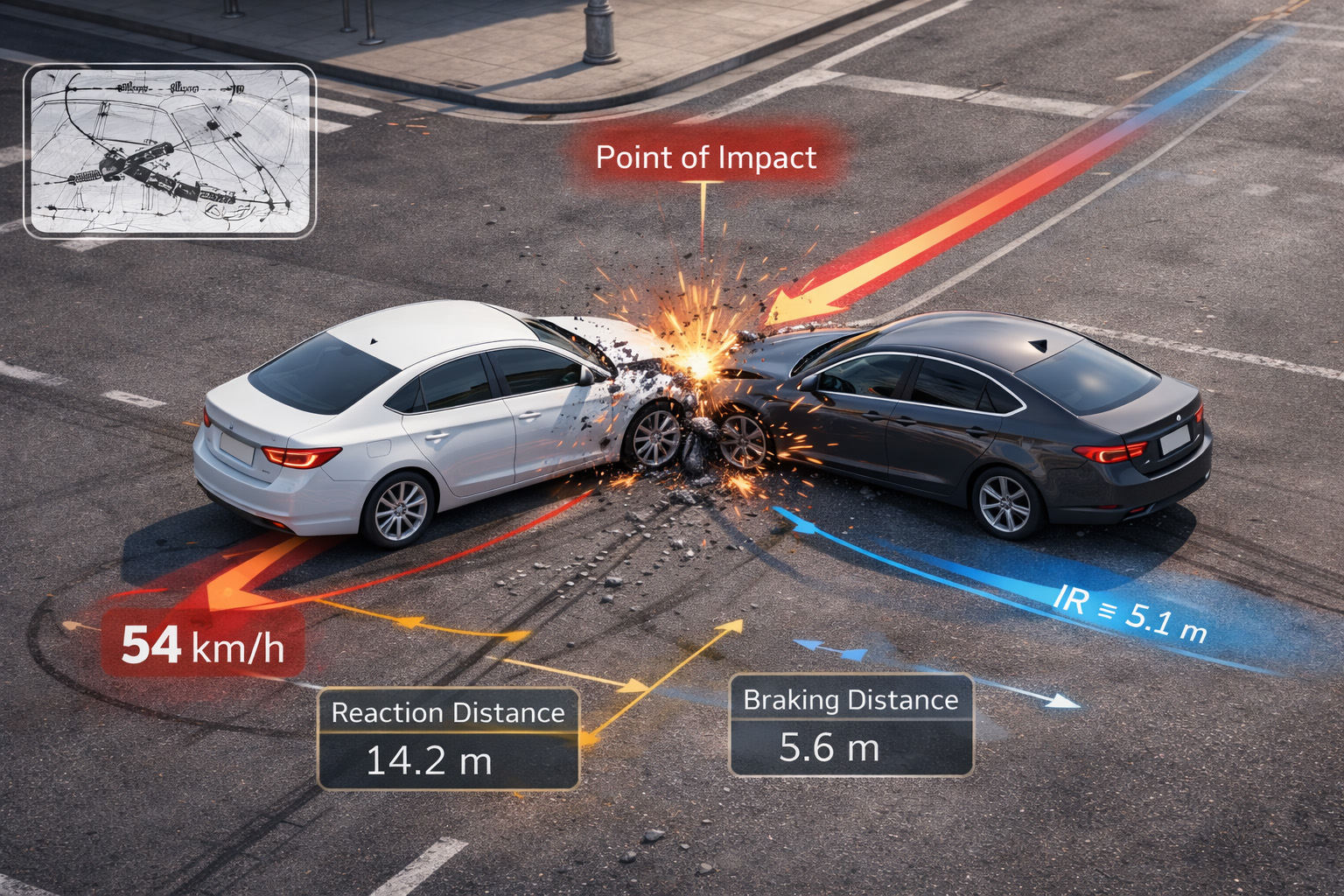This screenshot has width=1344, height=896.
Task: Open the crash diagram inset map
Action: point(170,150)
